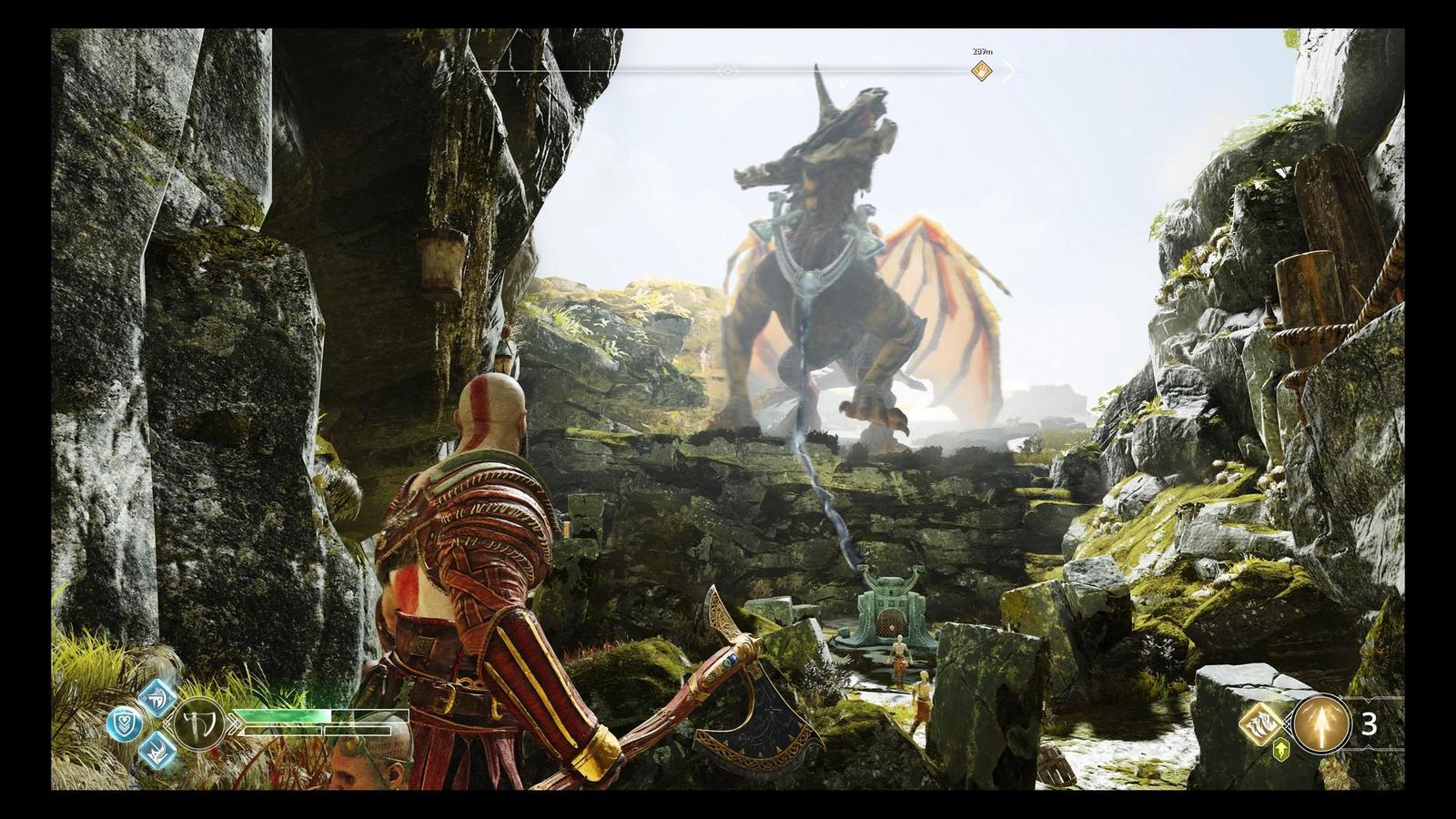Open the left weapon switch chevron
The width and height of the screenshot is (1456, 819).
(169, 722)
